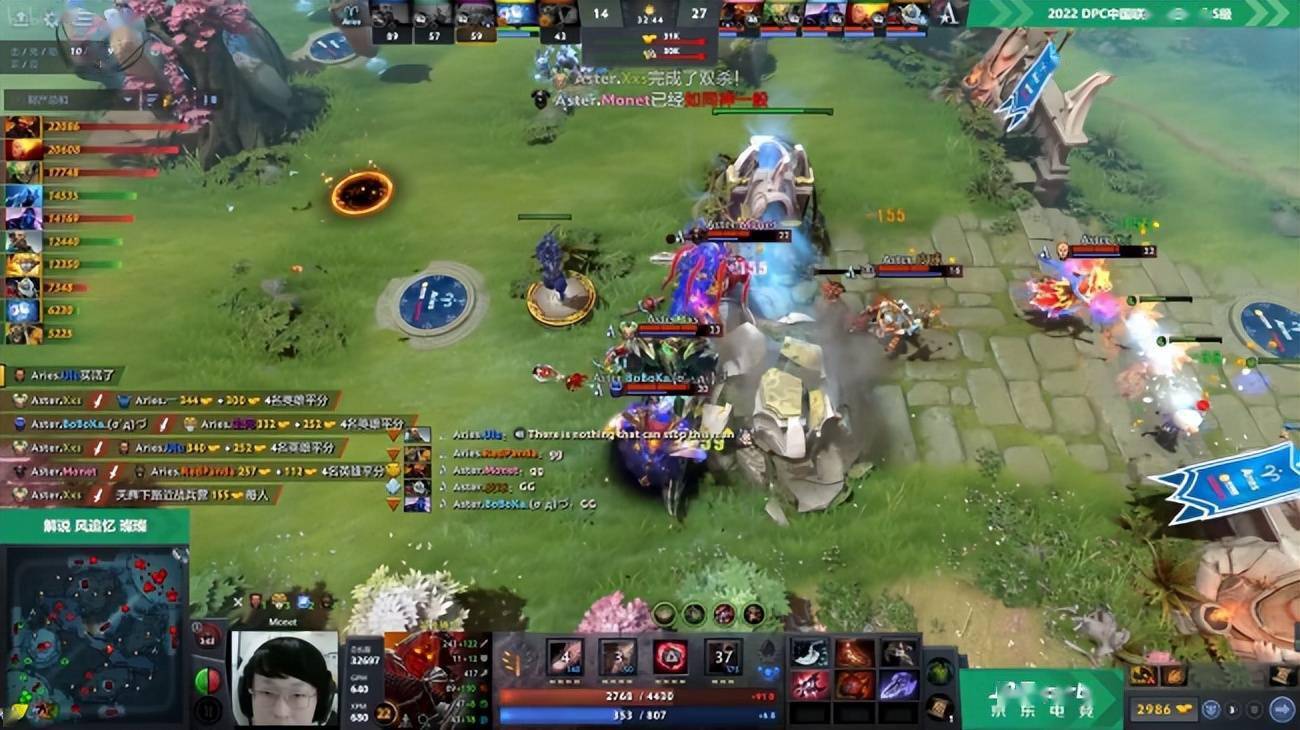Open the shop with the blue shop button
1300x730 pixels.
1283,709
